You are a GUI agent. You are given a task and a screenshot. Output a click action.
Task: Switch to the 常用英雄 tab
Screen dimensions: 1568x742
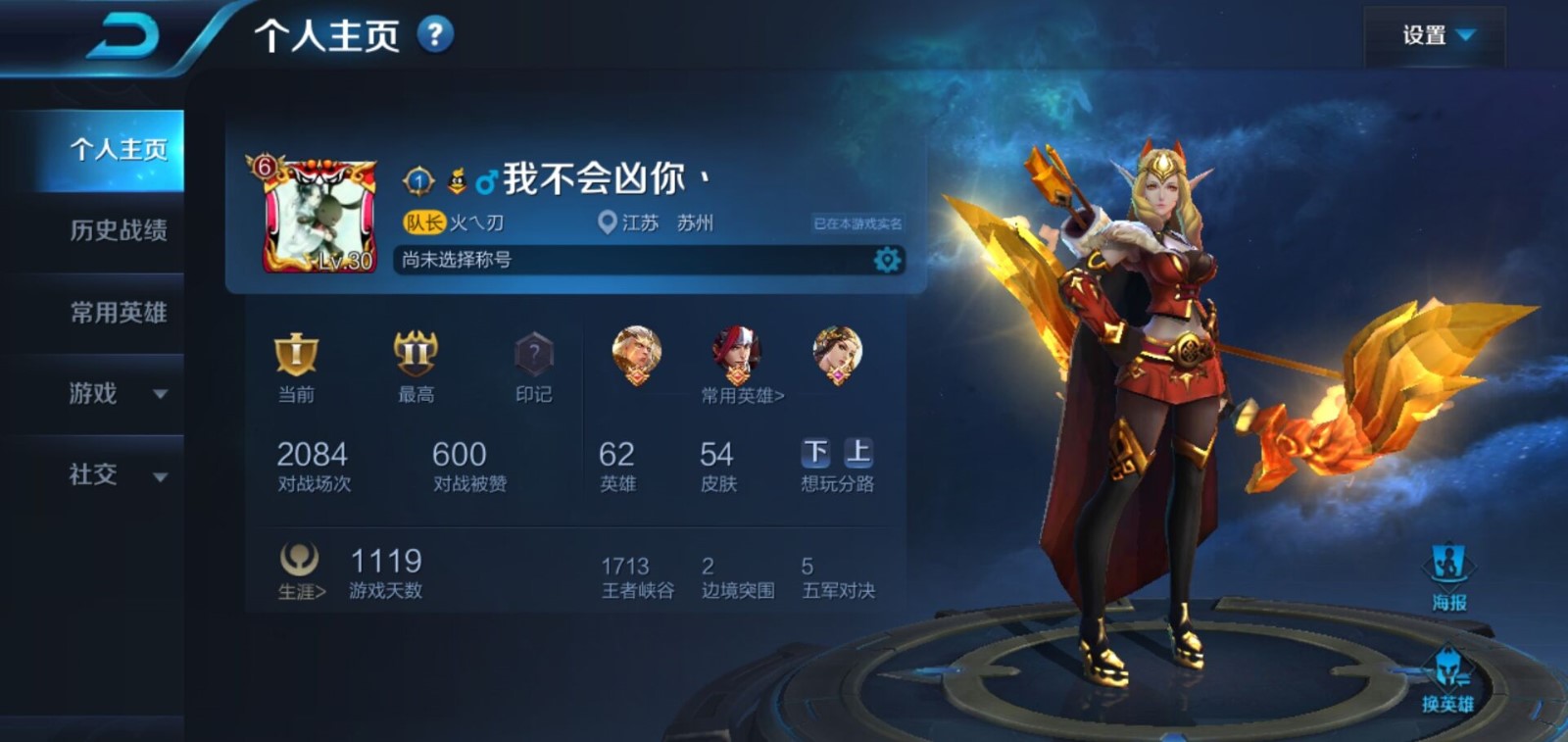(118, 313)
